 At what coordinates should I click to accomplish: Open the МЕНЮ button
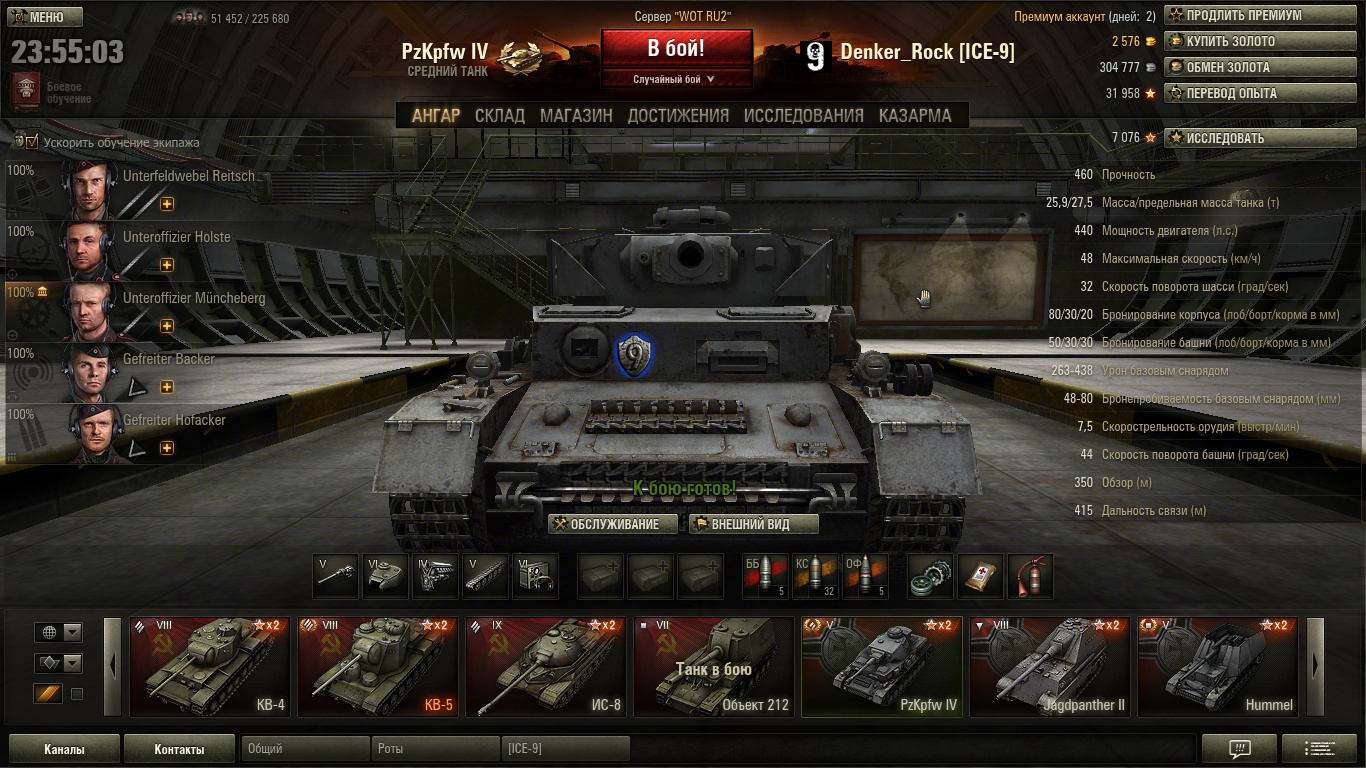tap(46, 17)
